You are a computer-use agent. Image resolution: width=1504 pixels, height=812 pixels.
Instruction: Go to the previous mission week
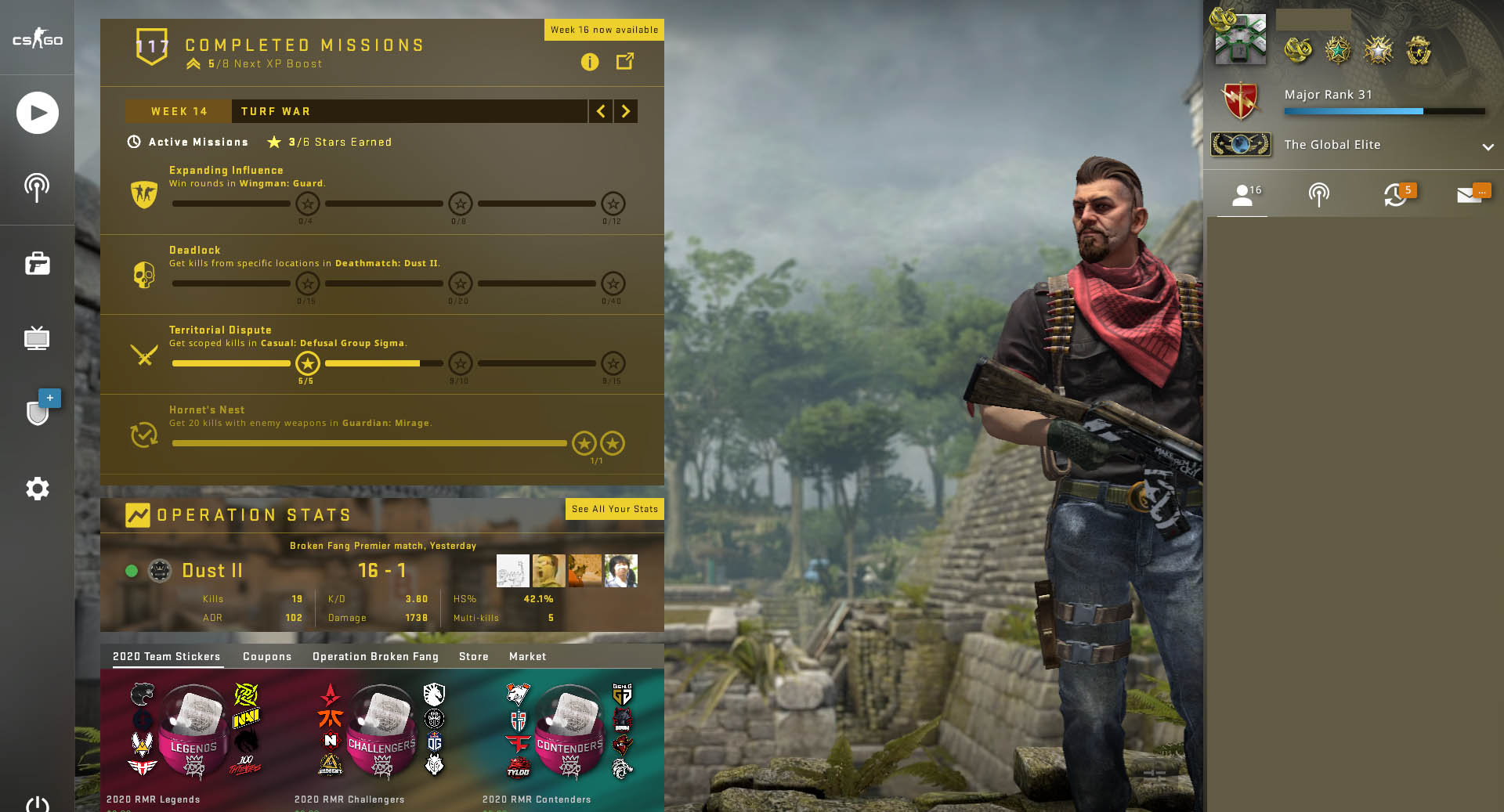(x=601, y=111)
